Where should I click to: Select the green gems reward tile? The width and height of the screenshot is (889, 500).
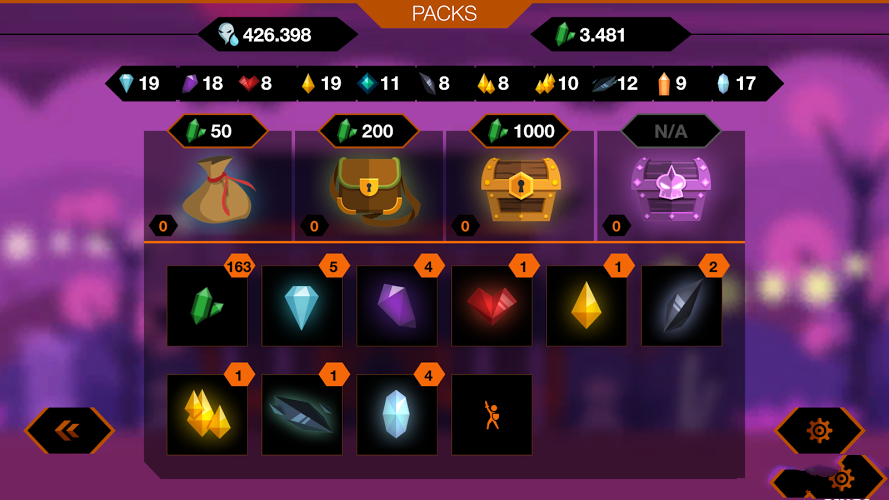(x=207, y=306)
